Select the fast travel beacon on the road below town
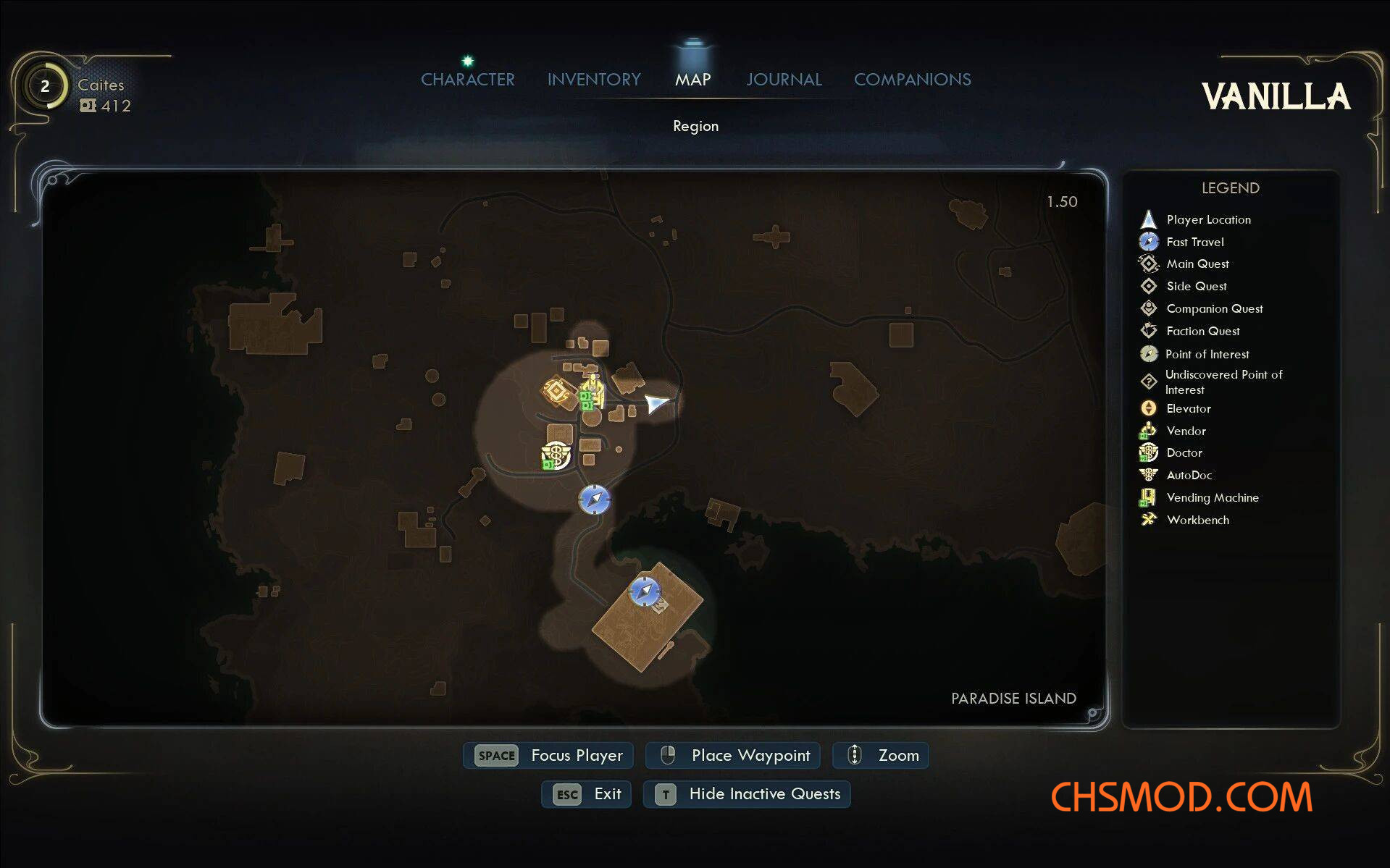The width and height of the screenshot is (1390, 868). coord(594,500)
